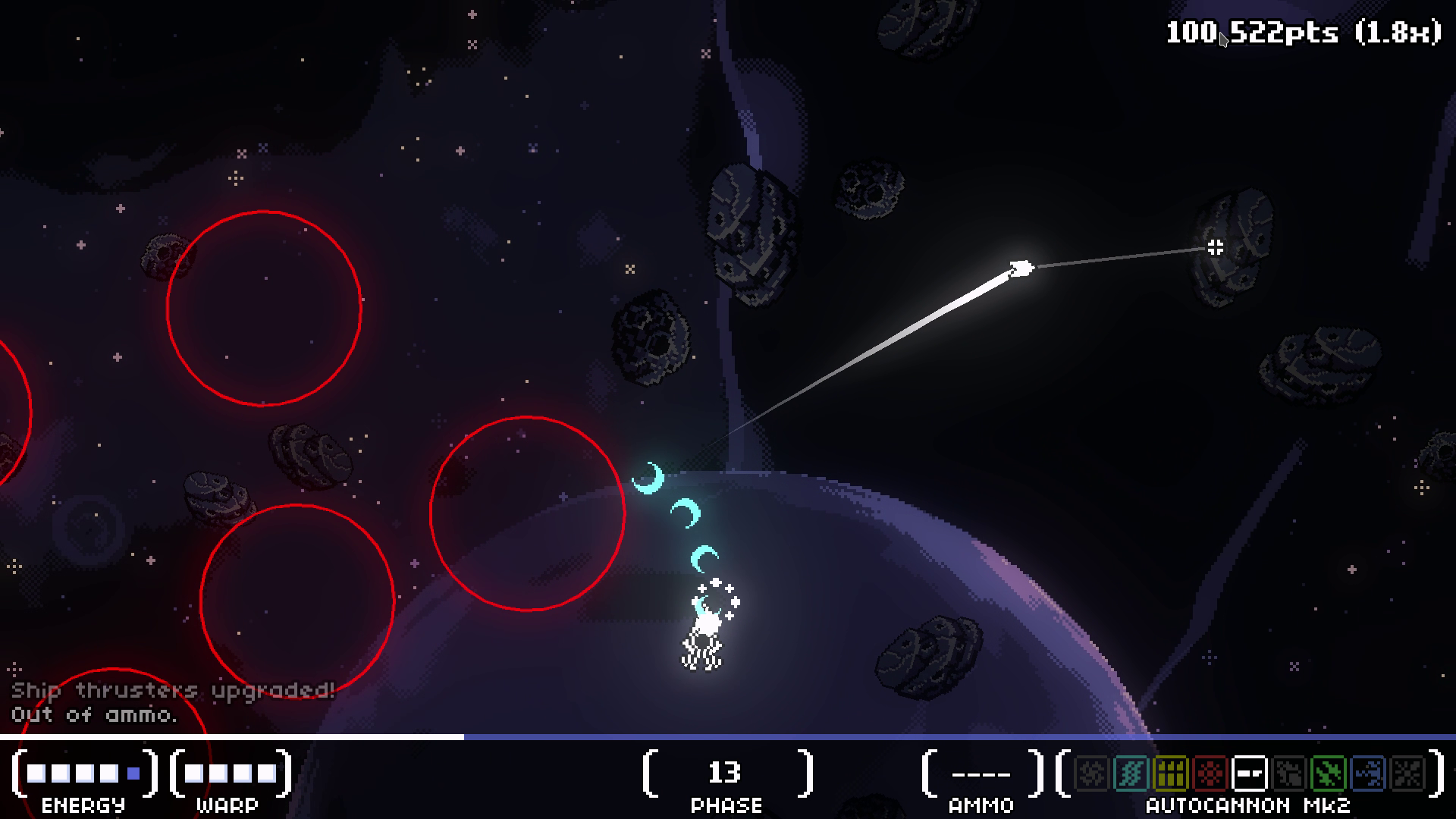The image size is (1456, 819).
Task: Select the teal feather weapon slot
Action: pos(1131,773)
